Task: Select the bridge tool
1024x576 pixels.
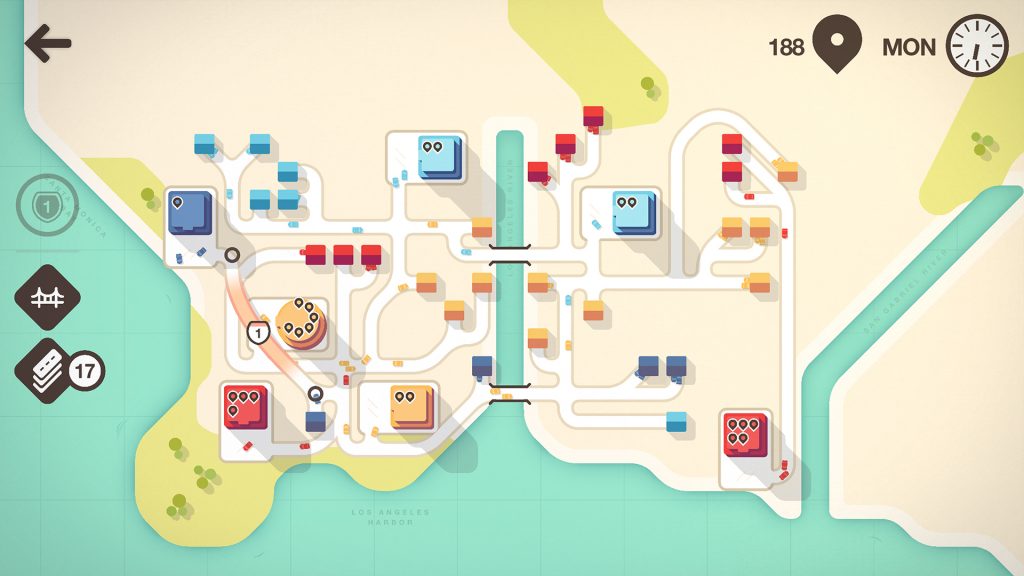Action: coord(47,297)
